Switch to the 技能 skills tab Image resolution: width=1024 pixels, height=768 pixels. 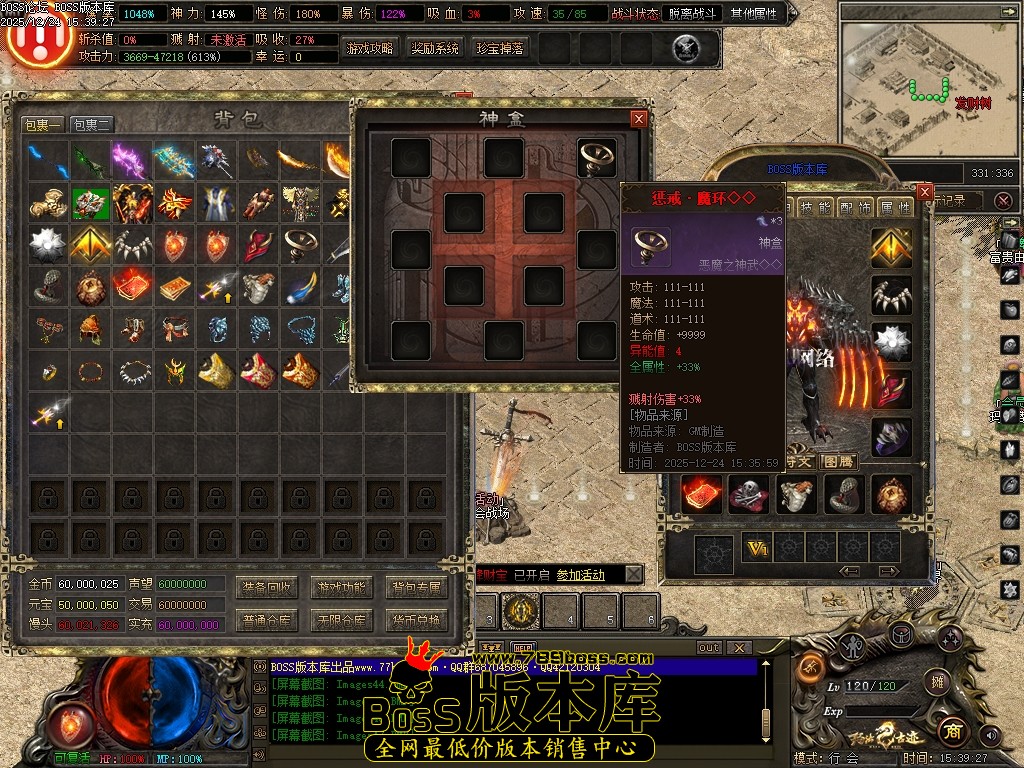[x=817, y=207]
